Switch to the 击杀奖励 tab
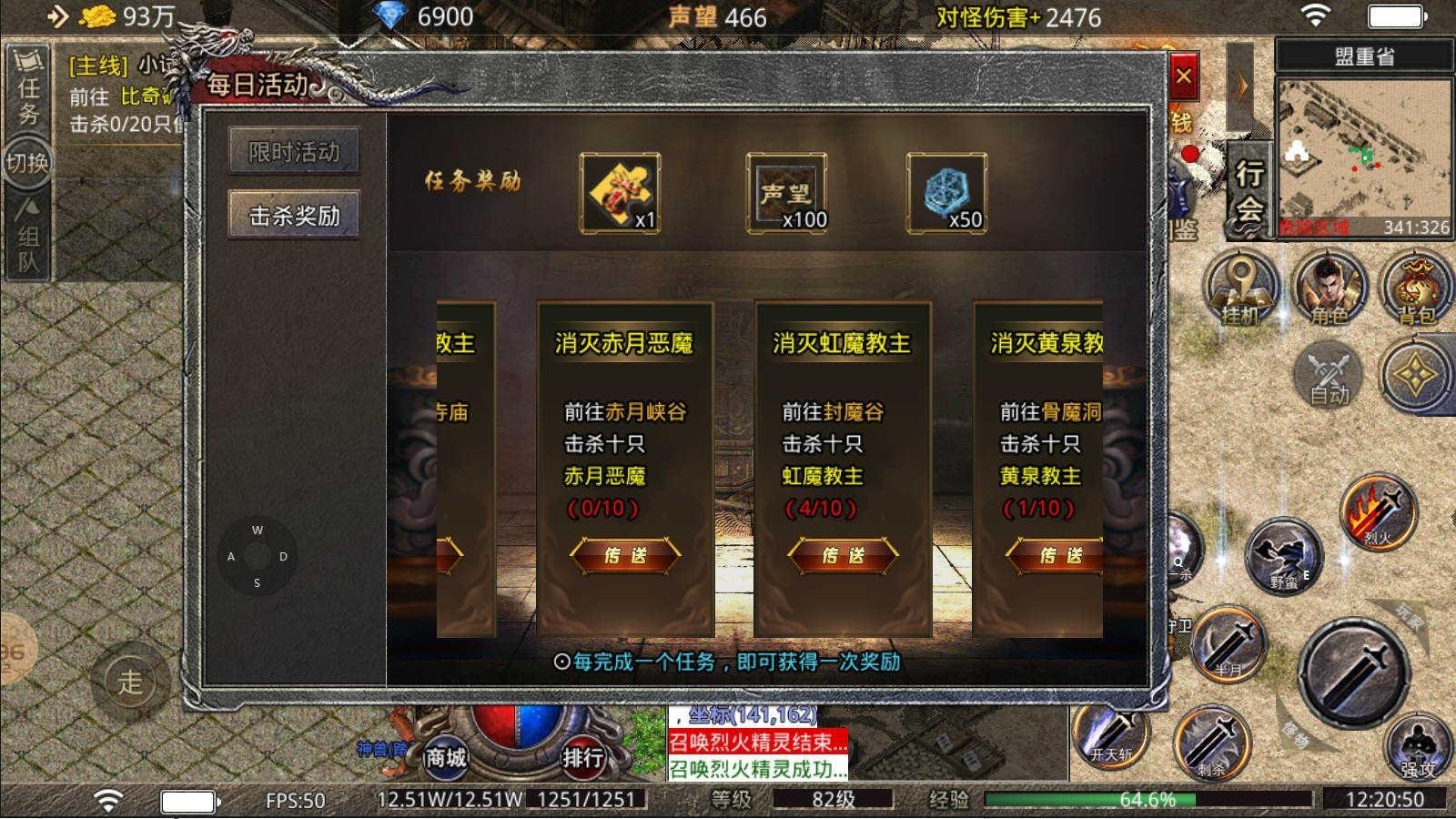This screenshot has width=1456, height=819. (x=293, y=213)
